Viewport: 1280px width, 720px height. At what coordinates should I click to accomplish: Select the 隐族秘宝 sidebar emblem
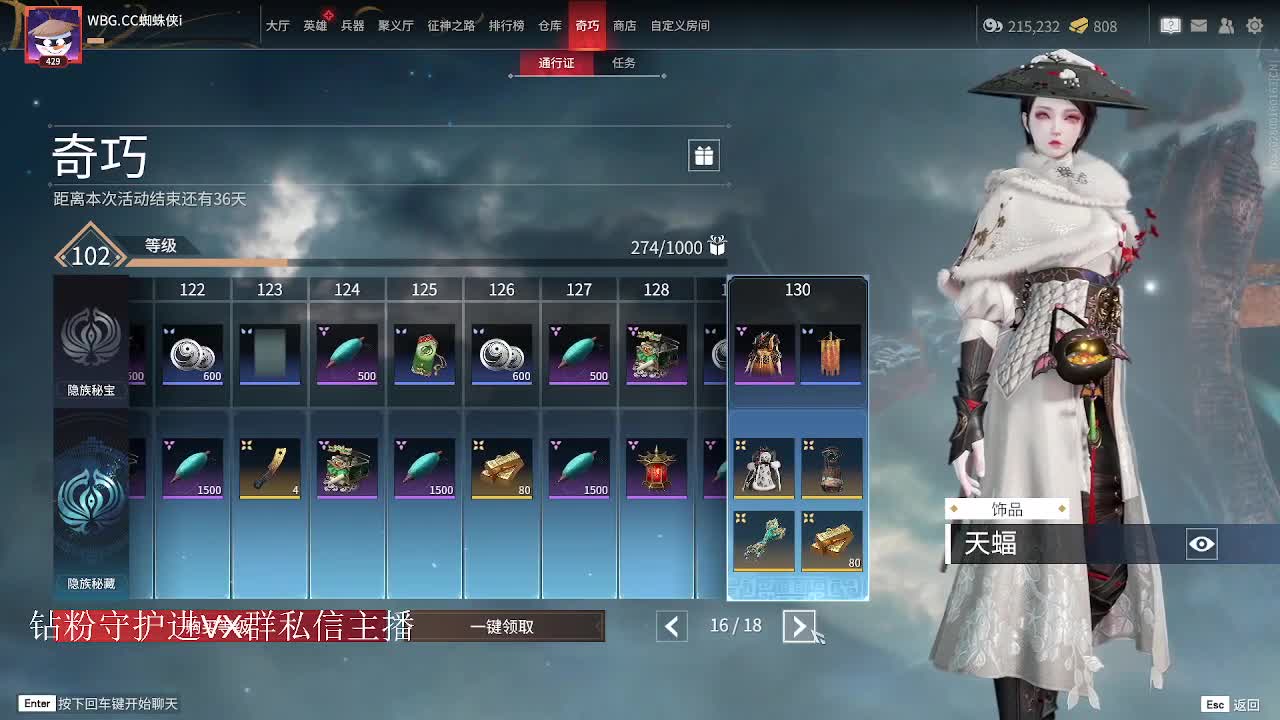click(x=91, y=340)
